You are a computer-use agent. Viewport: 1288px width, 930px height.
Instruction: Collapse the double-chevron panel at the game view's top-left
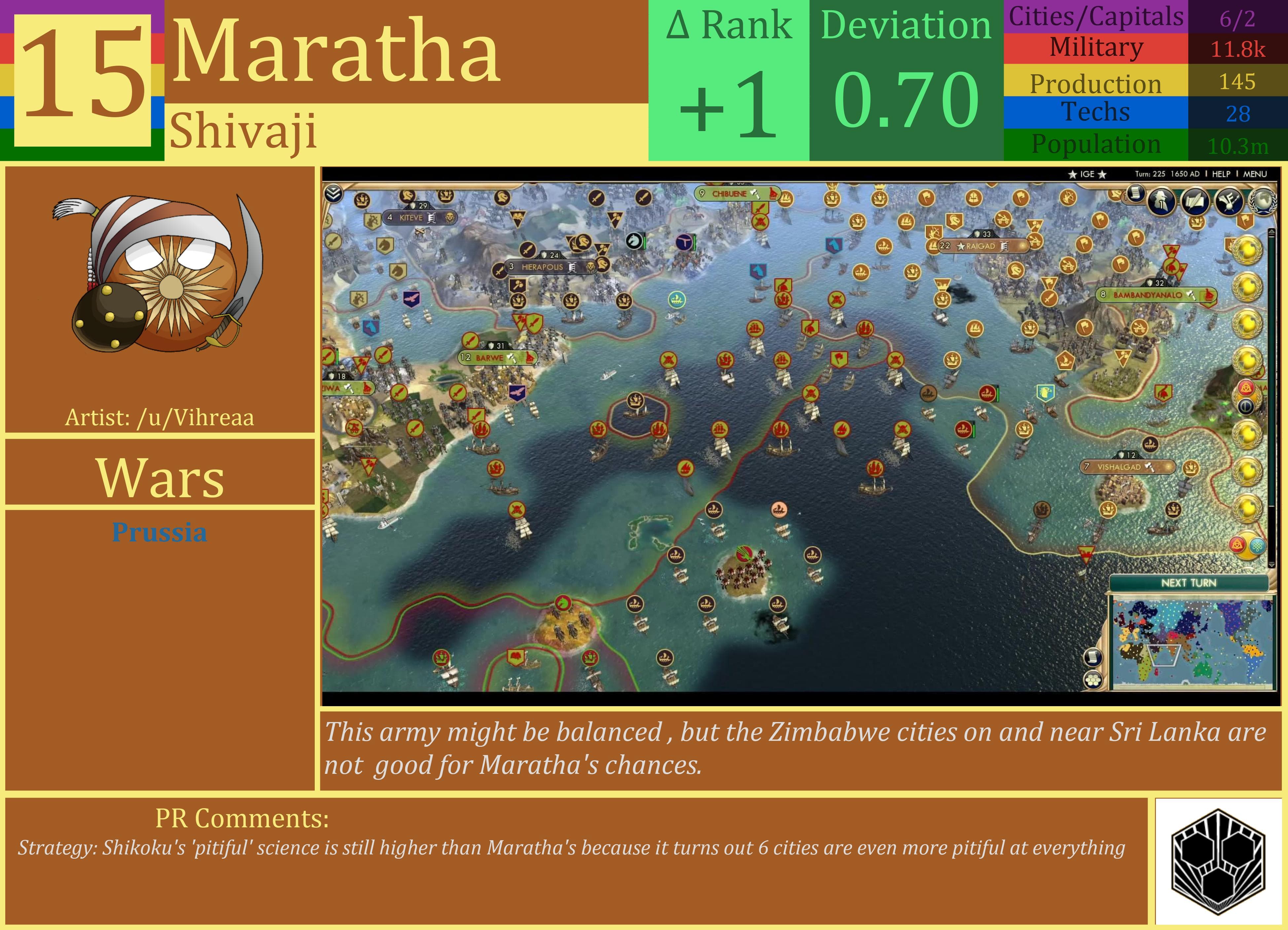pos(333,193)
